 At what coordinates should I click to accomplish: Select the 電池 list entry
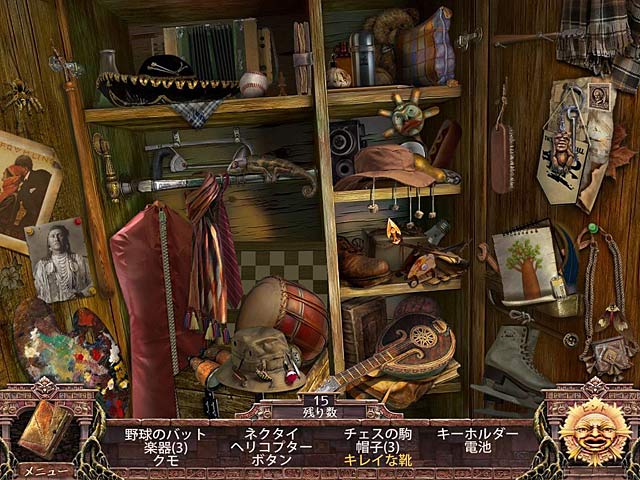click(x=477, y=447)
